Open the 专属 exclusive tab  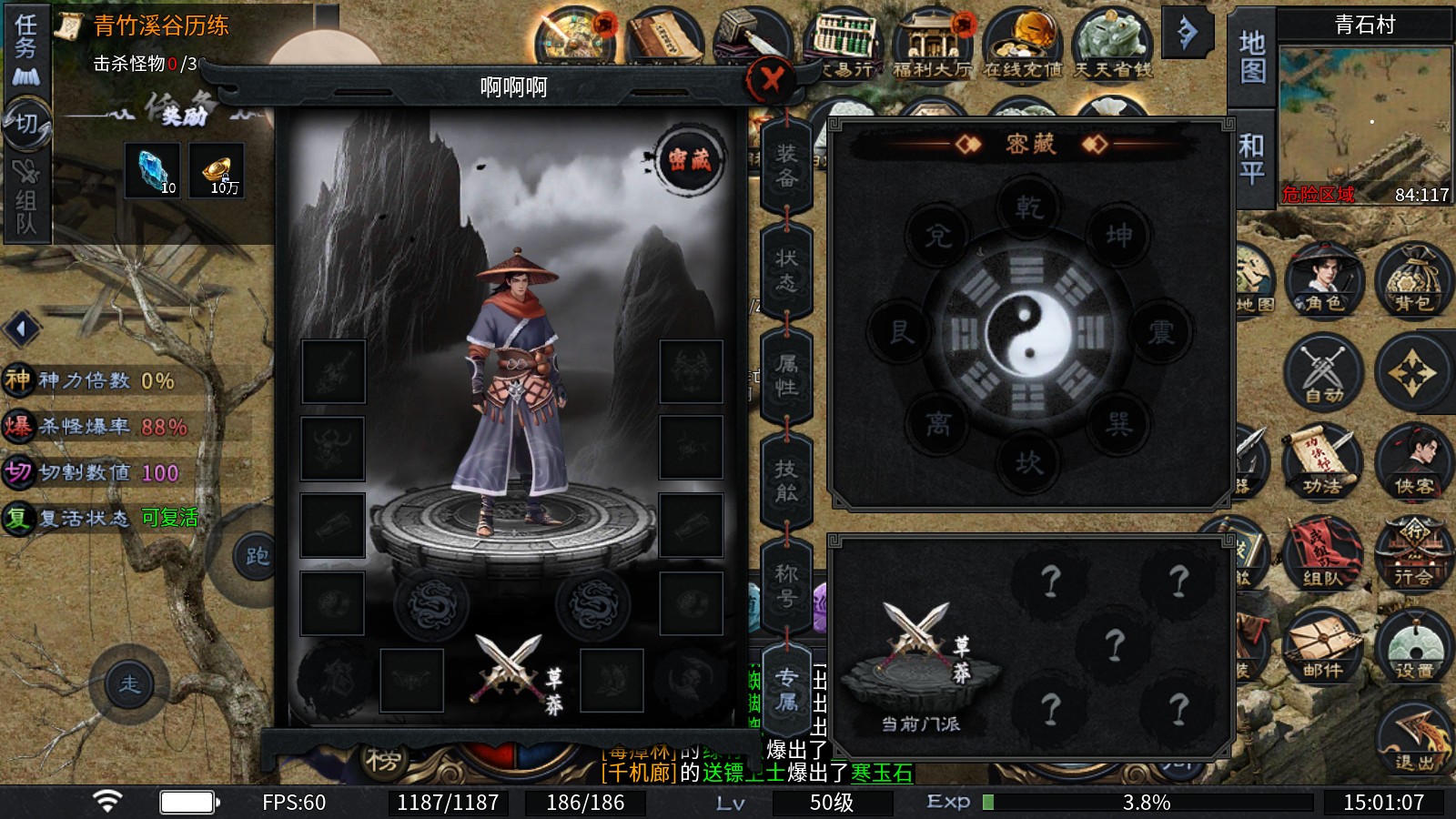tap(786, 690)
